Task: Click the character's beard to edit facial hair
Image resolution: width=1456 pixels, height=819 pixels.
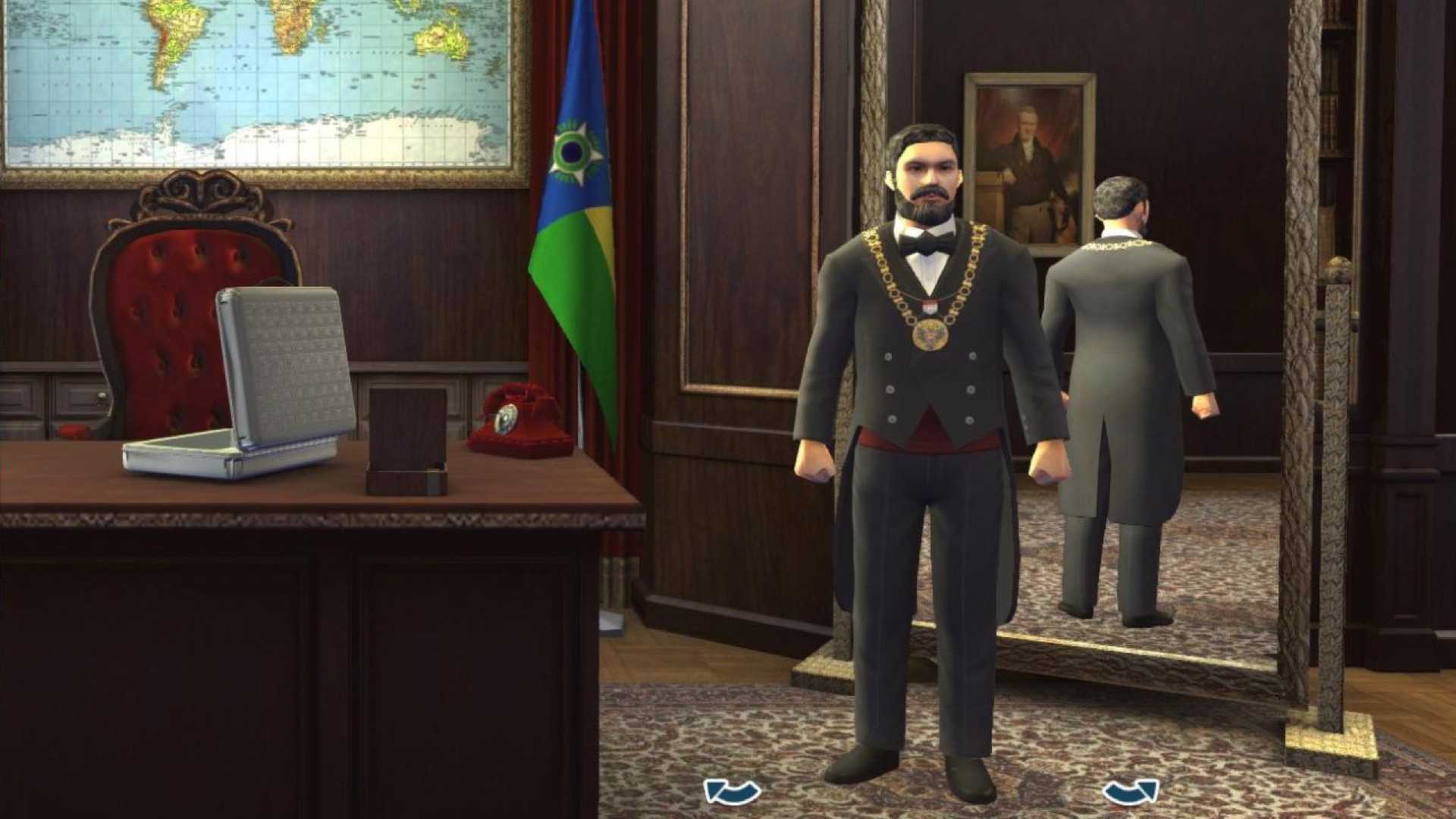Action: pyautogui.click(x=927, y=206)
